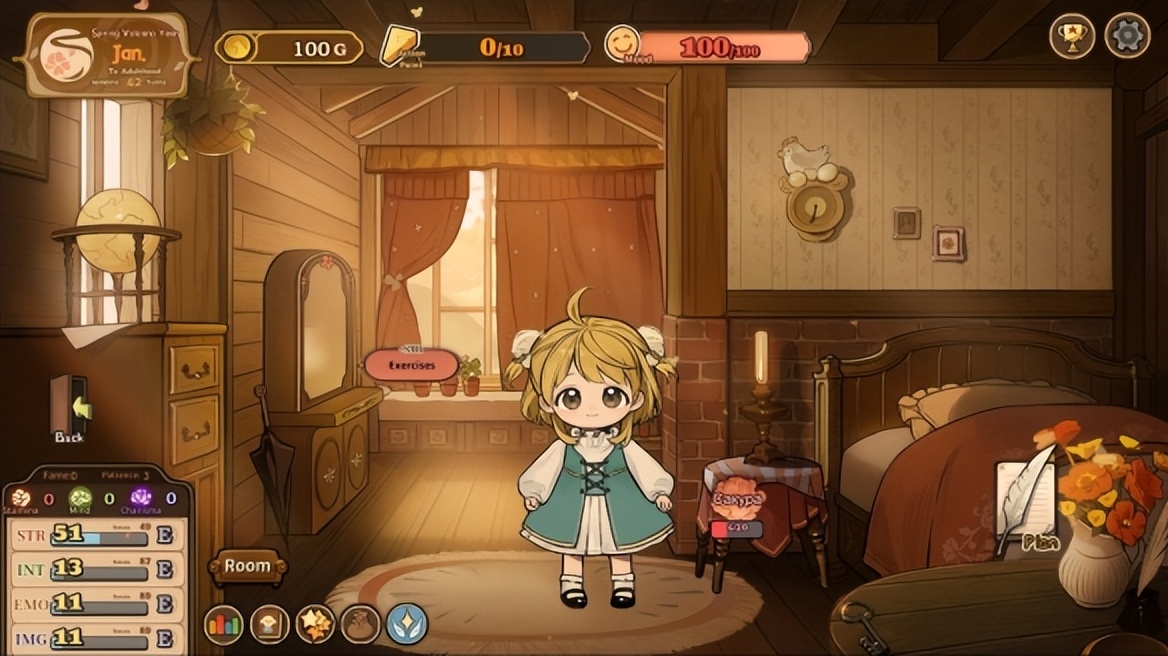Click the Room sofa button
The image size is (1168, 656).
pos(247,566)
